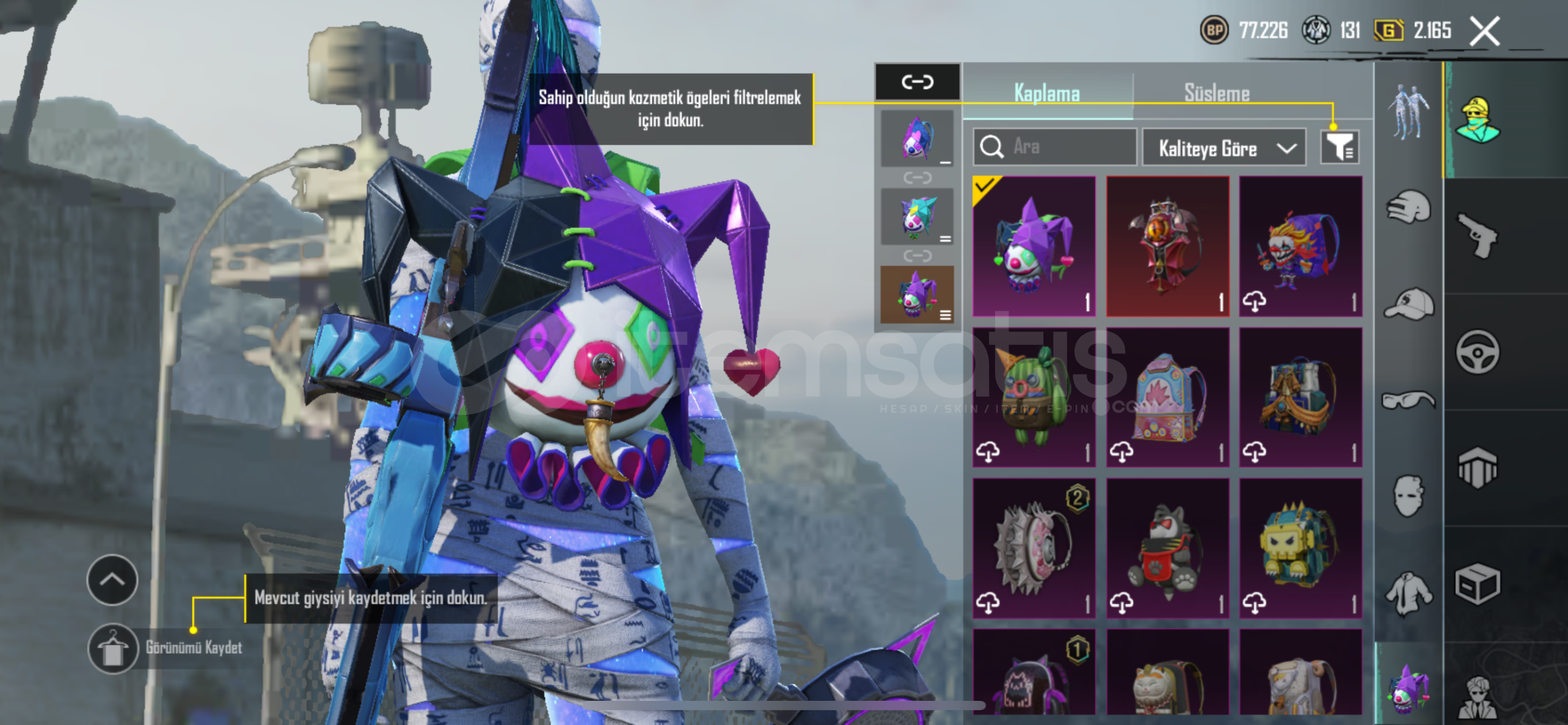This screenshot has width=1568, height=725.
Task: Select the purple jester backpack skin
Action: point(1034,246)
